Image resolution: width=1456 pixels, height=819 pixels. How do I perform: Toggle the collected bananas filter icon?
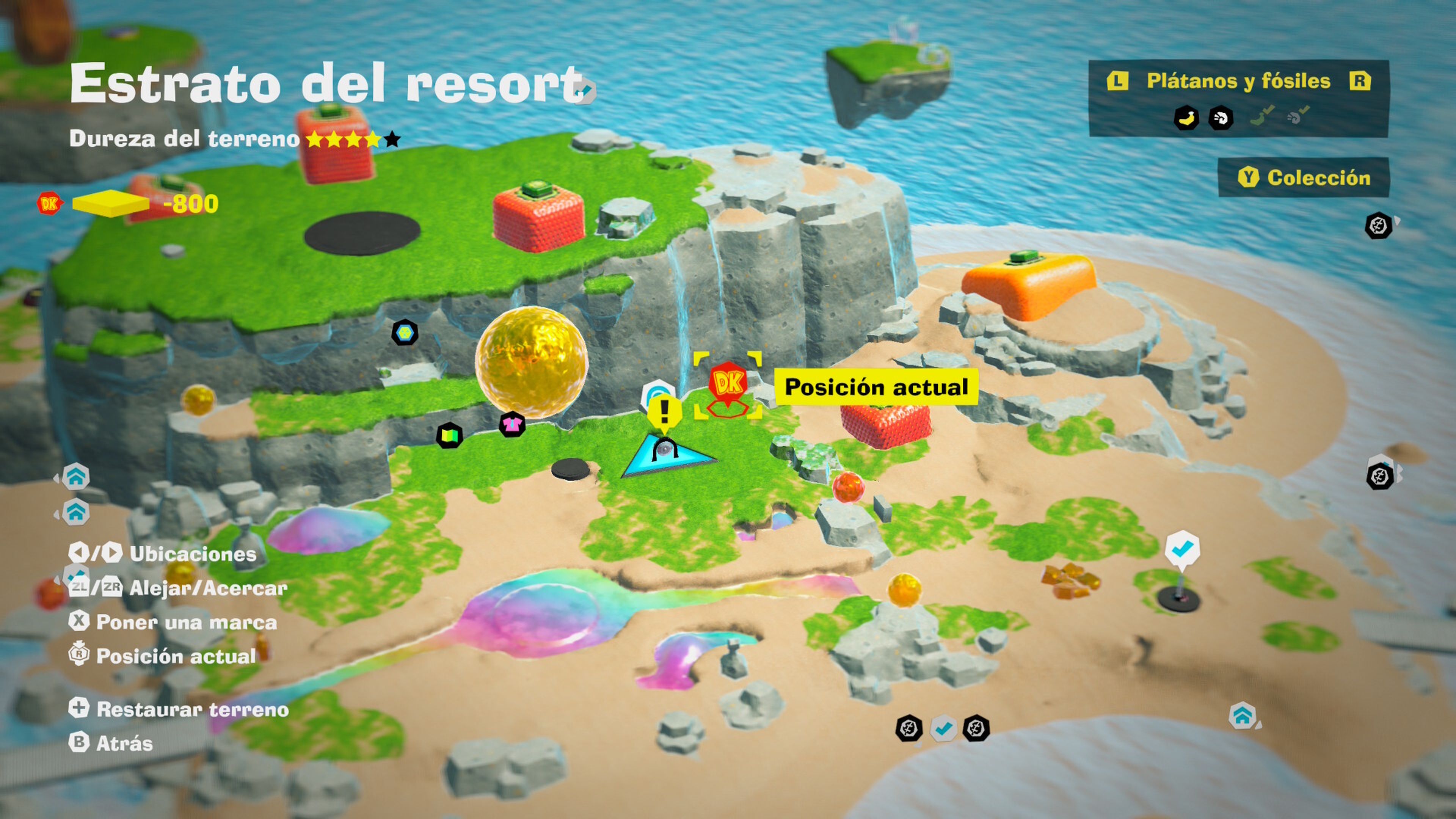tap(1261, 115)
